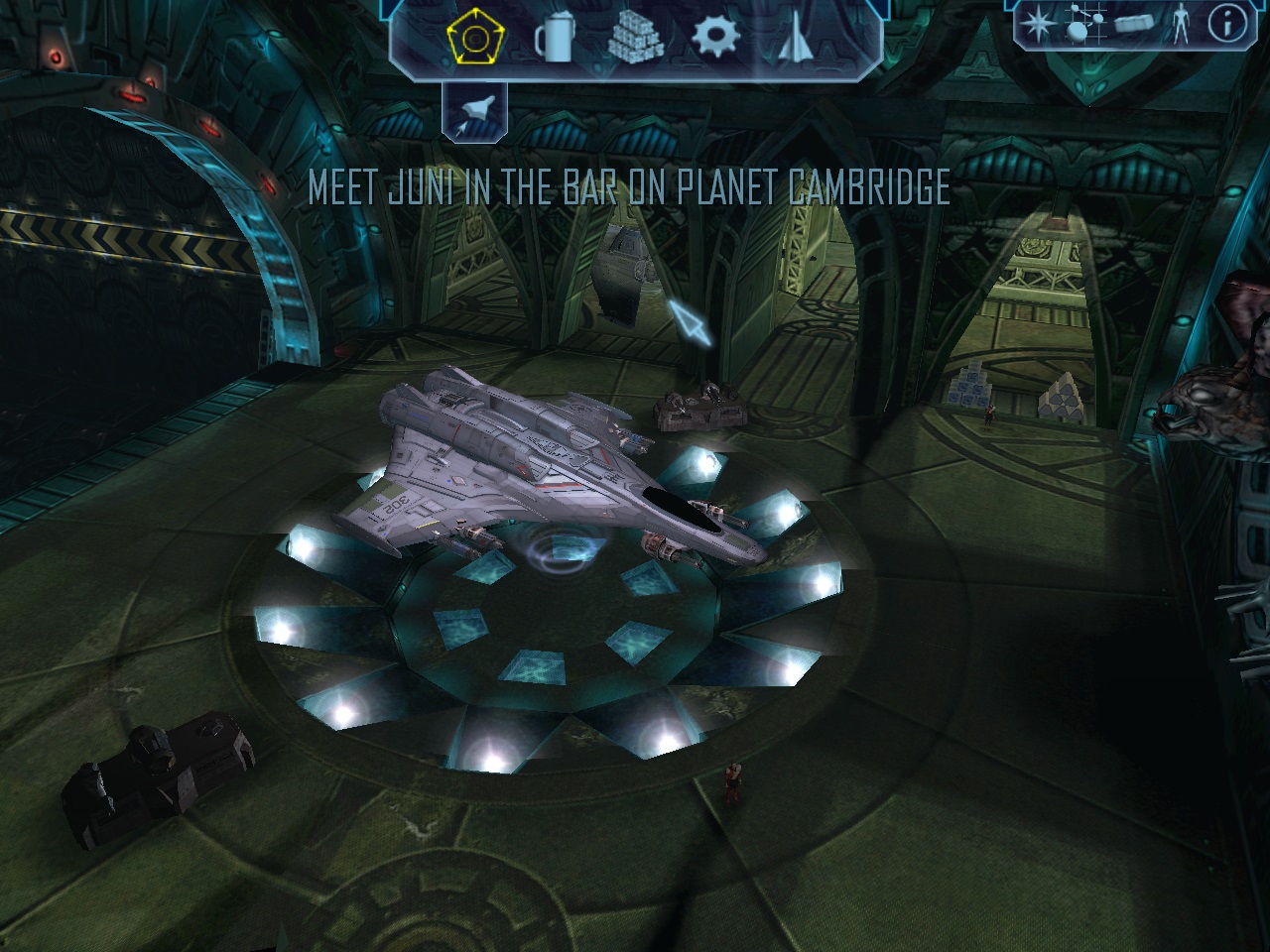
Task: Show the planets-on-grid icon panel
Action: coord(1085,23)
